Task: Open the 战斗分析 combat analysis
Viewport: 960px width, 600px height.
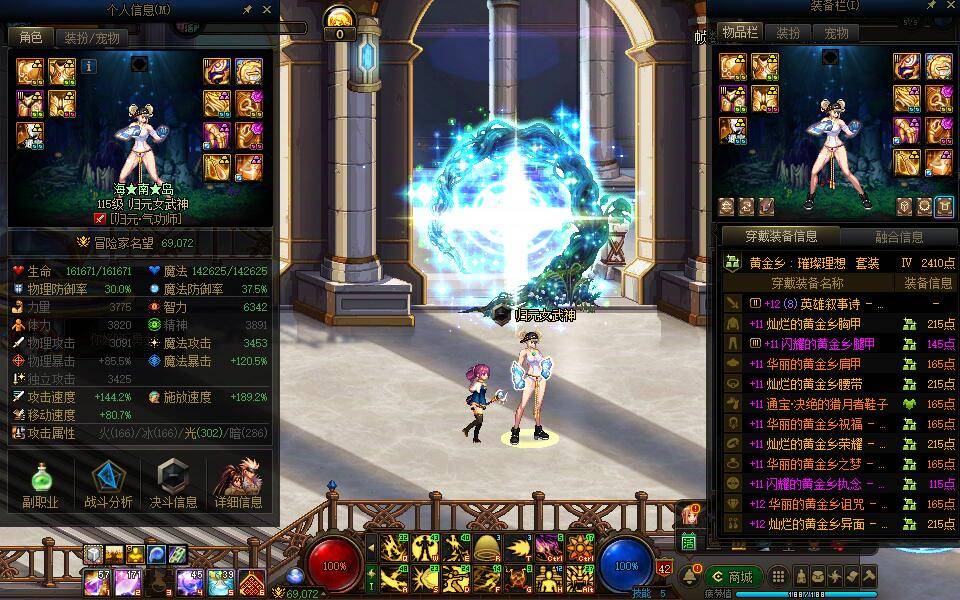Action: [107, 485]
